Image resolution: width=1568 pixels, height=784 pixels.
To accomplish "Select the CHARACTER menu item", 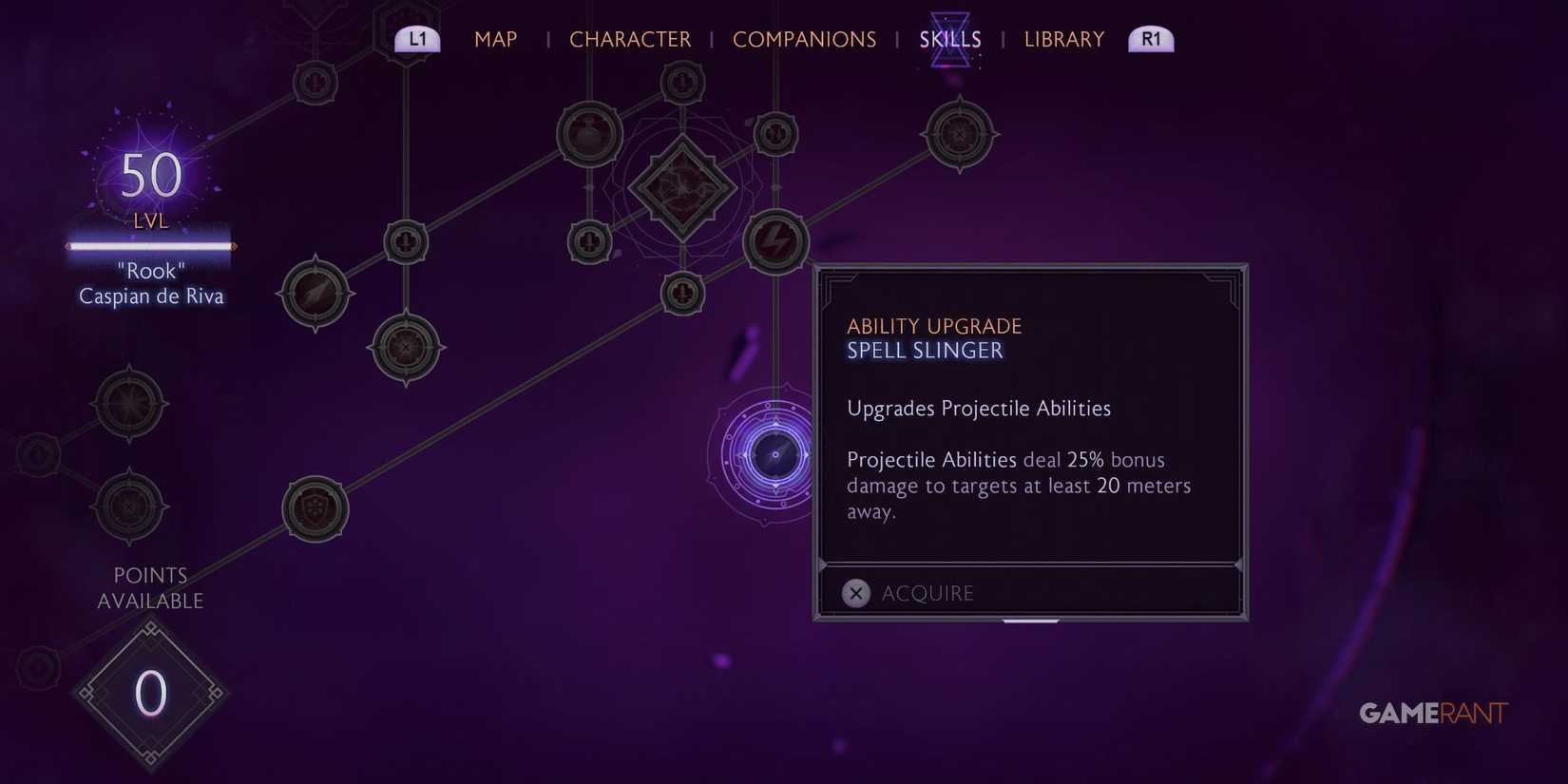I will pos(630,40).
